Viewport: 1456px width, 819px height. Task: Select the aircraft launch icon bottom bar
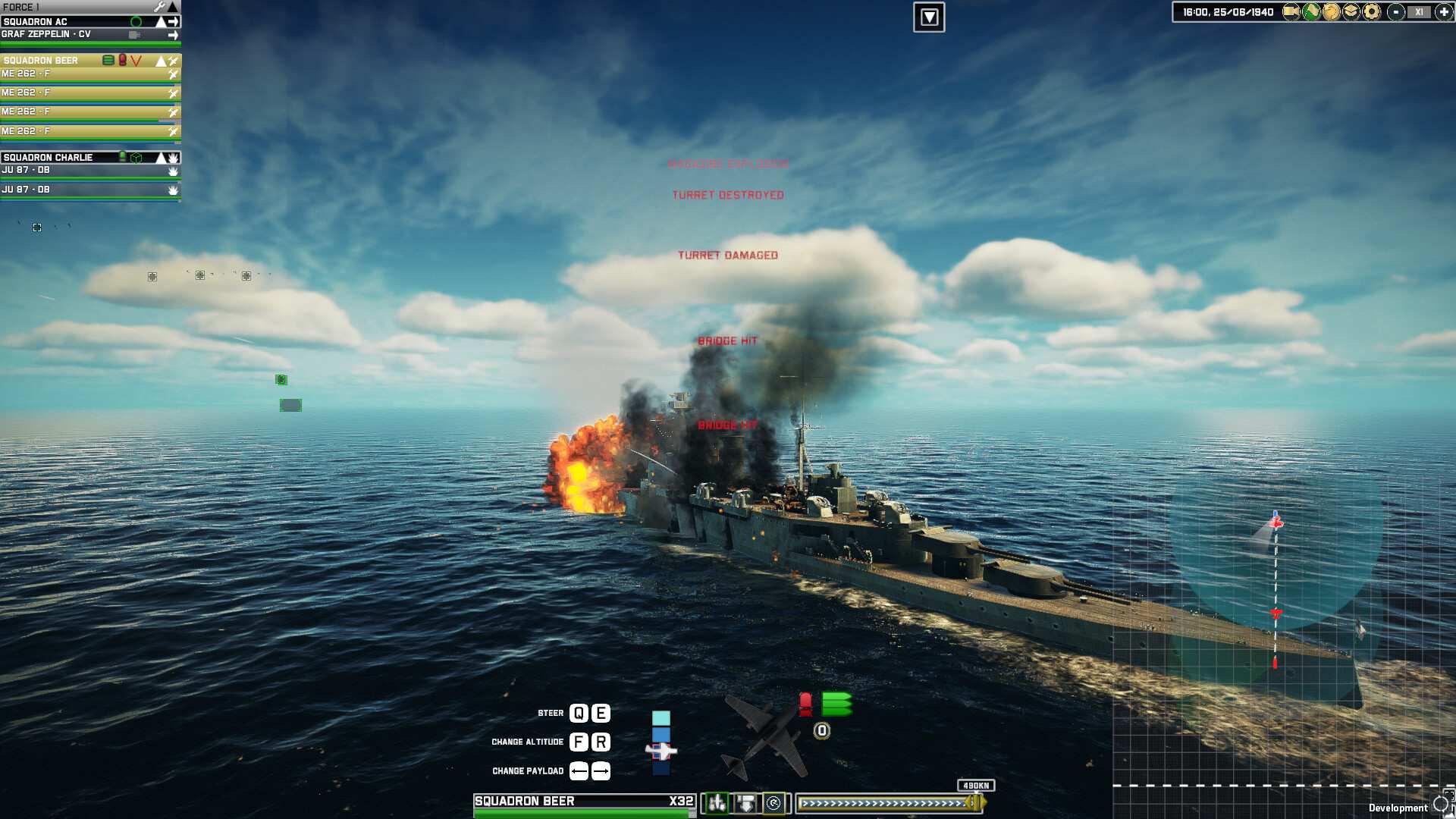(x=717, y=803)
